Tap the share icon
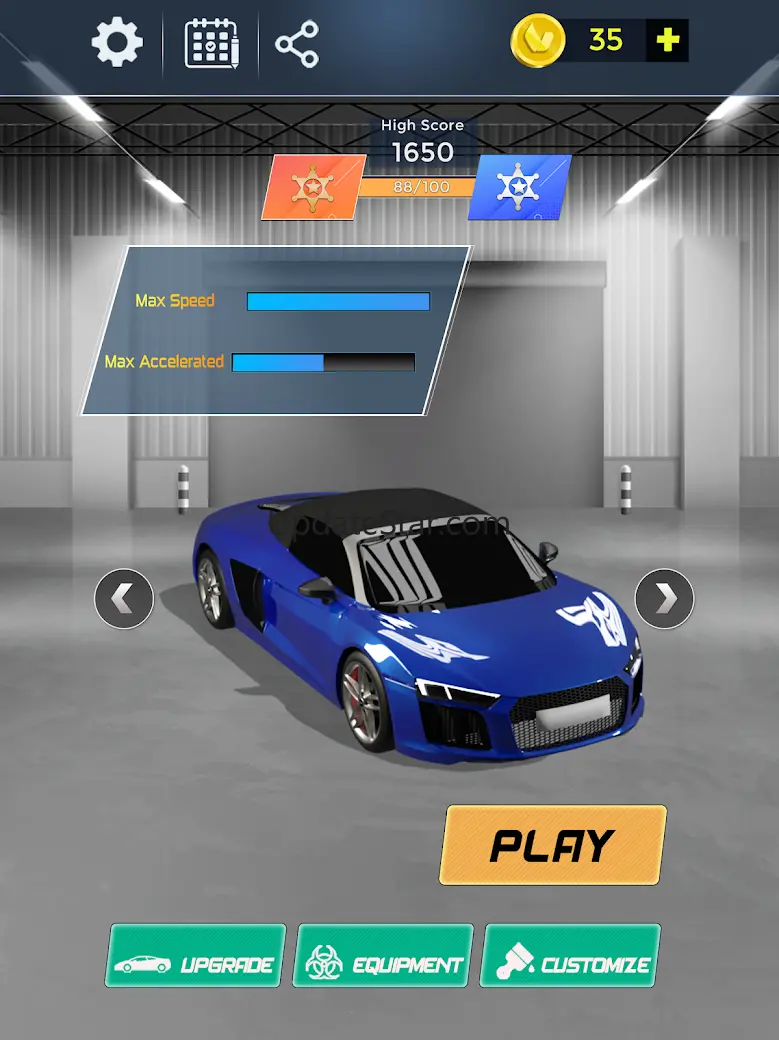Viewport: 779px width, 1040px height. point(297,44)
